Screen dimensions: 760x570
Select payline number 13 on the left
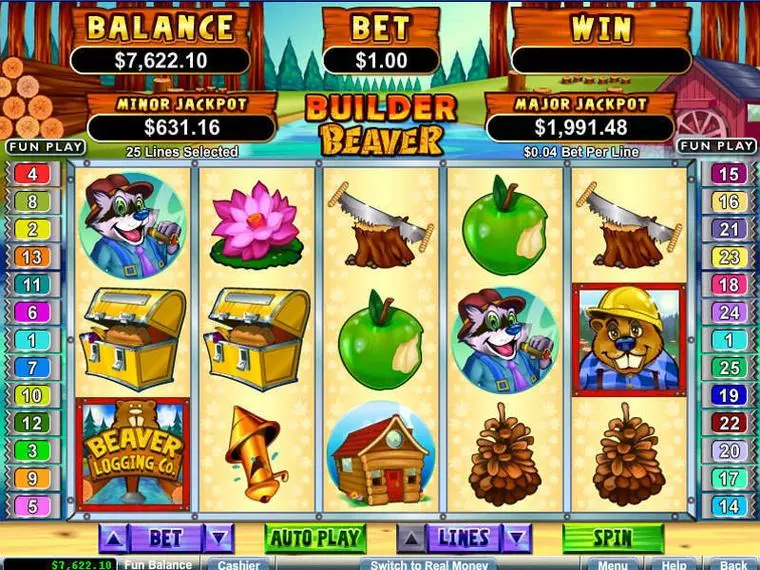(32, 257)
